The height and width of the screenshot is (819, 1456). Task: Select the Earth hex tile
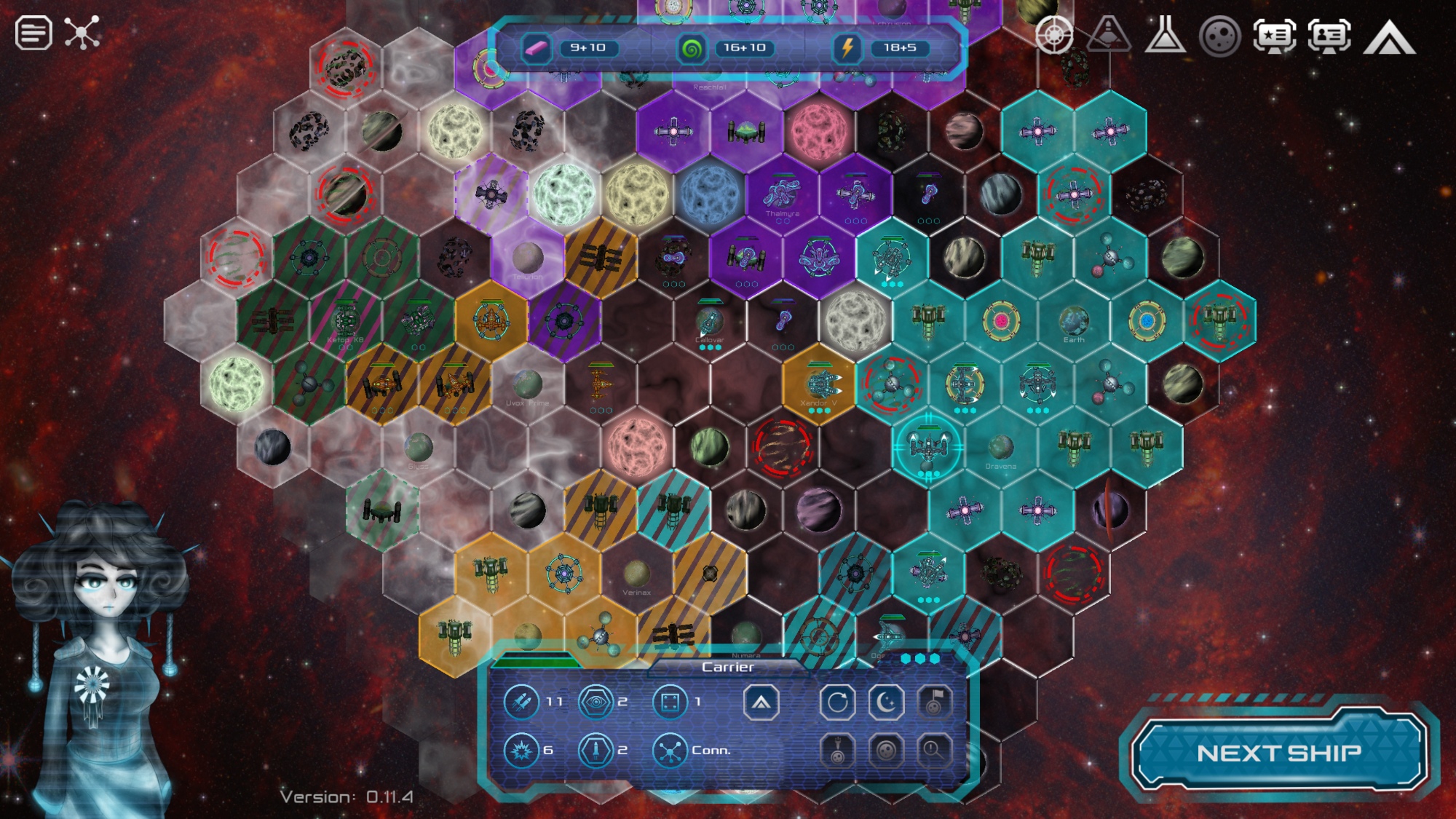pos(1074,321)
